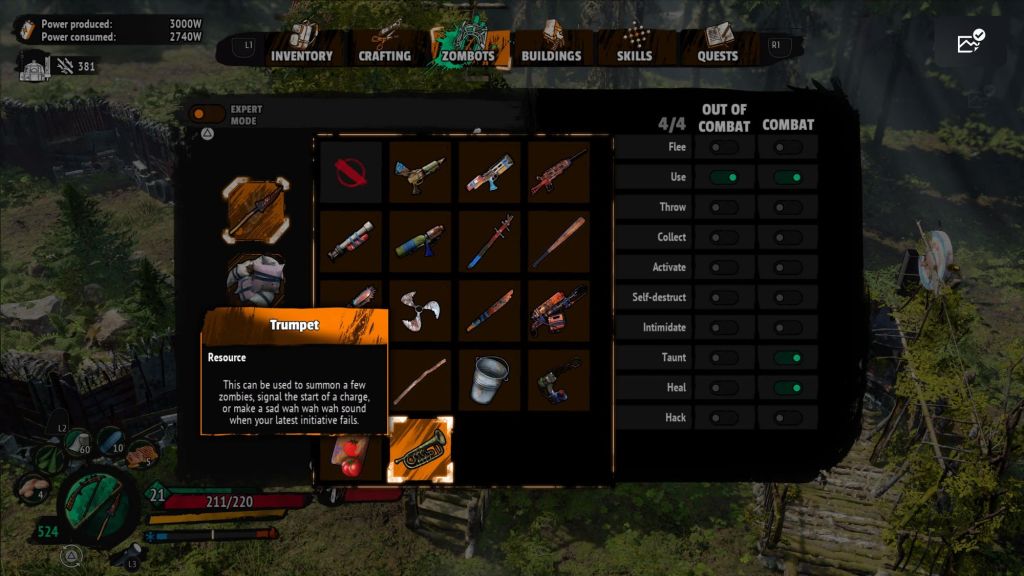Viewport: 1024px width, 576px height.
Task: Choose the propeller blade item
Action: pos(420,311)
